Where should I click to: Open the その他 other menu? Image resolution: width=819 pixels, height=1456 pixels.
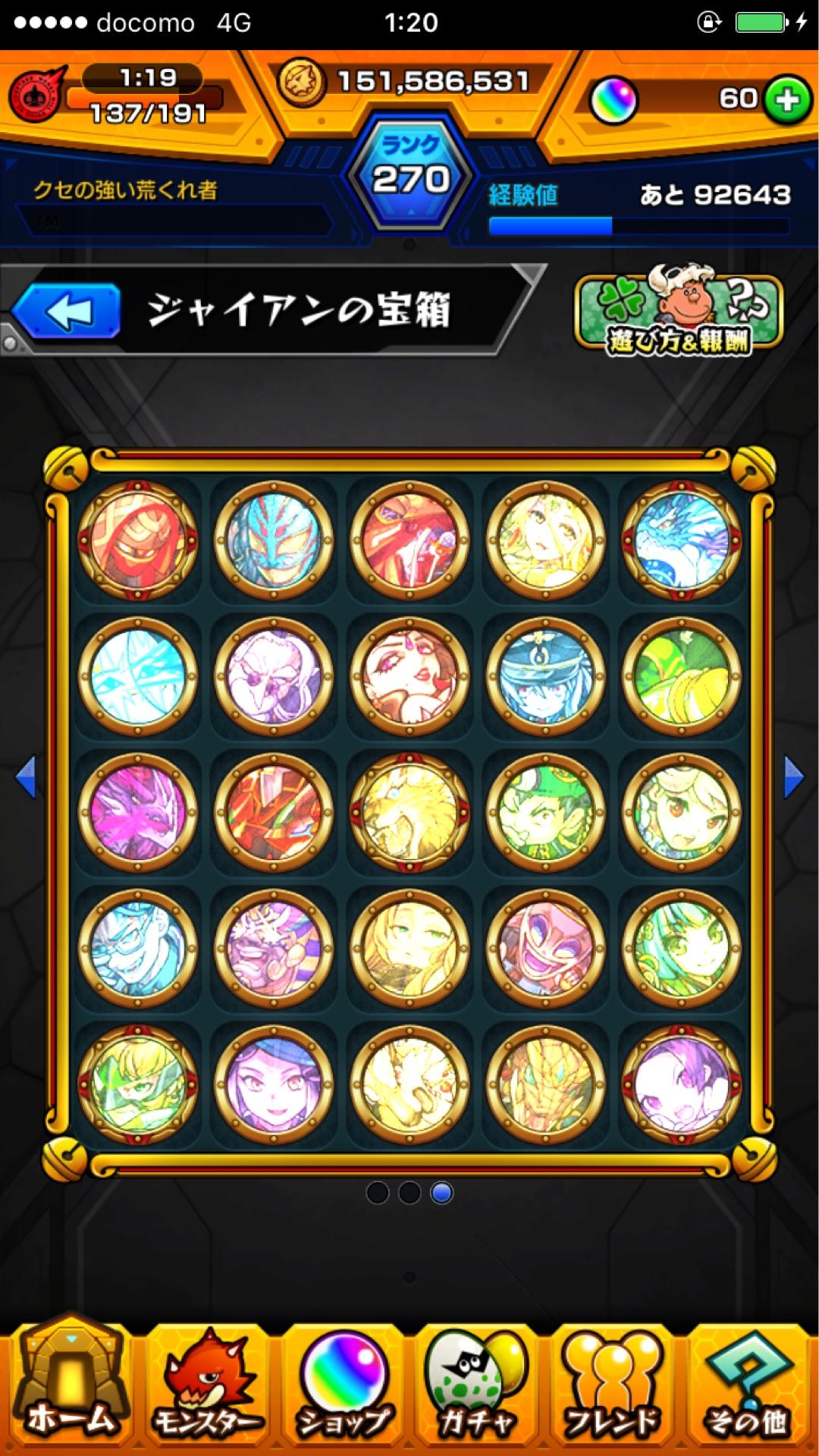[x=747, y=1392]
